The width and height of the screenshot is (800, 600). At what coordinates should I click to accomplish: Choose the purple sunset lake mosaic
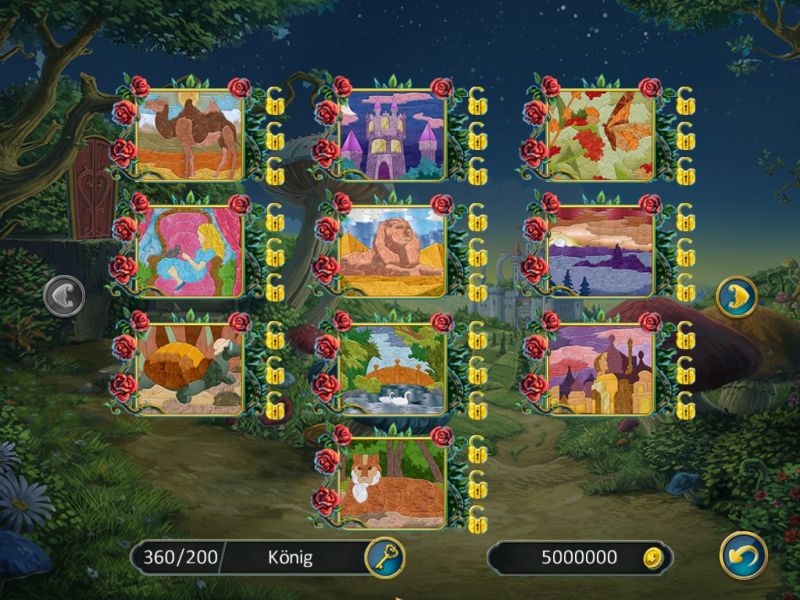pyautogui.click(x=600, y=252)
